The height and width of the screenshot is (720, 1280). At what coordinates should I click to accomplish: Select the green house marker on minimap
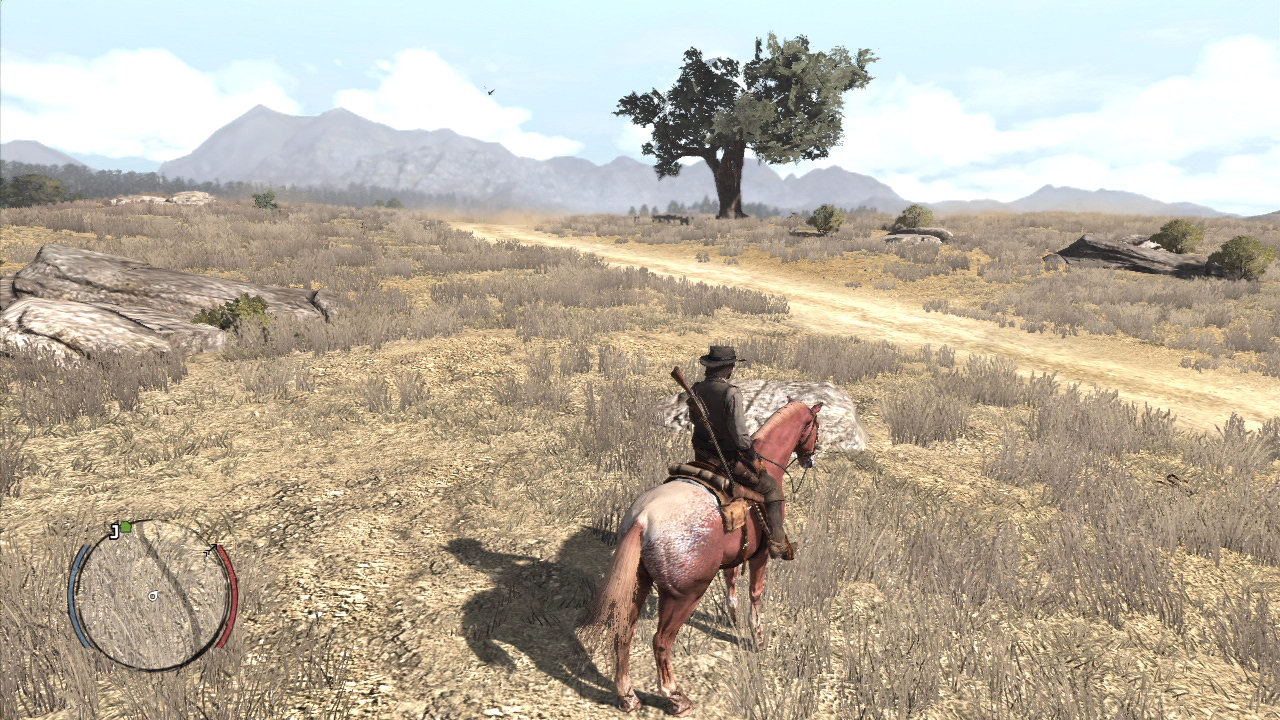(x=126, y=527)
